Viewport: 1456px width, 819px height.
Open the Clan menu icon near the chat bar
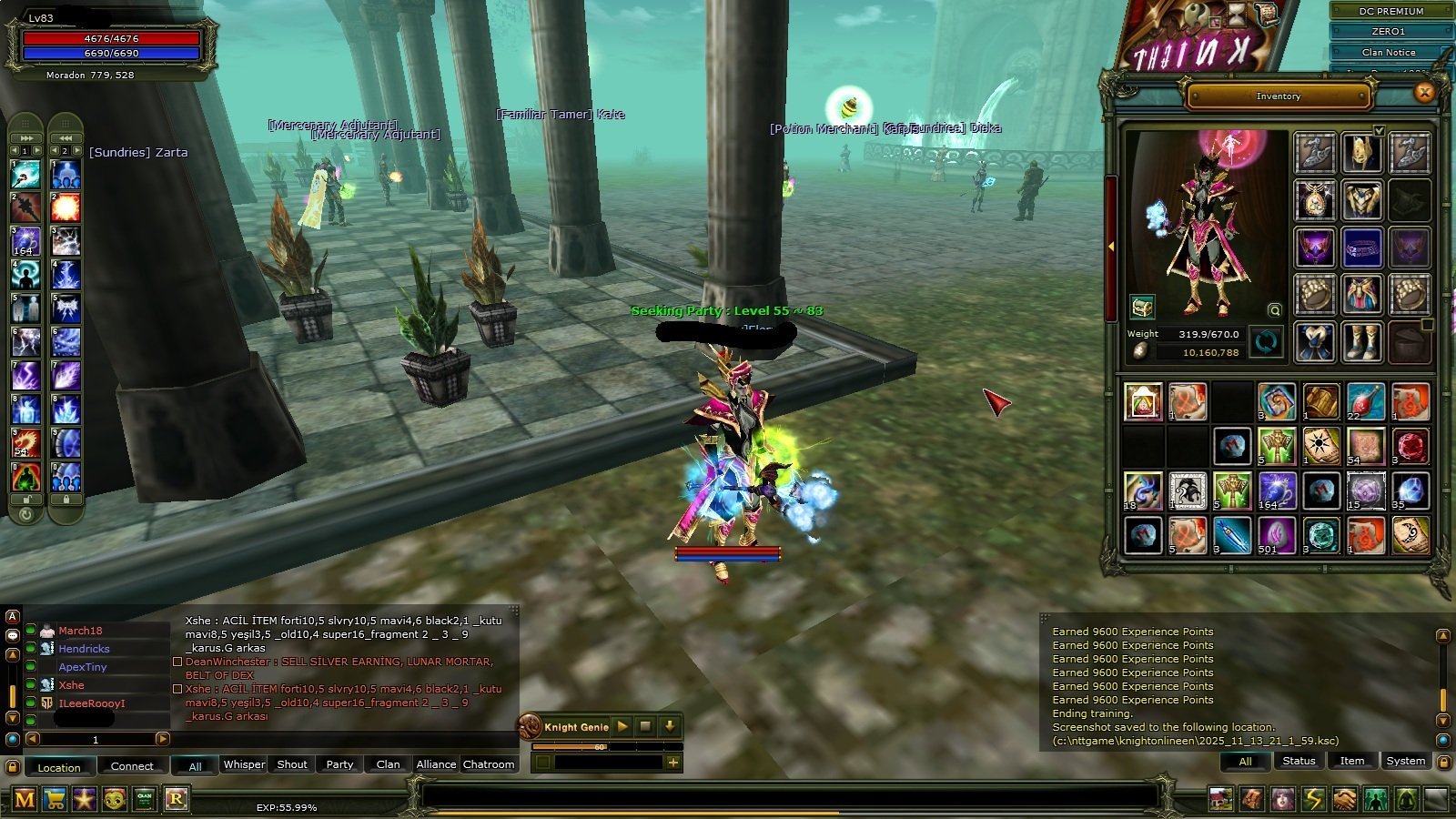142,799
